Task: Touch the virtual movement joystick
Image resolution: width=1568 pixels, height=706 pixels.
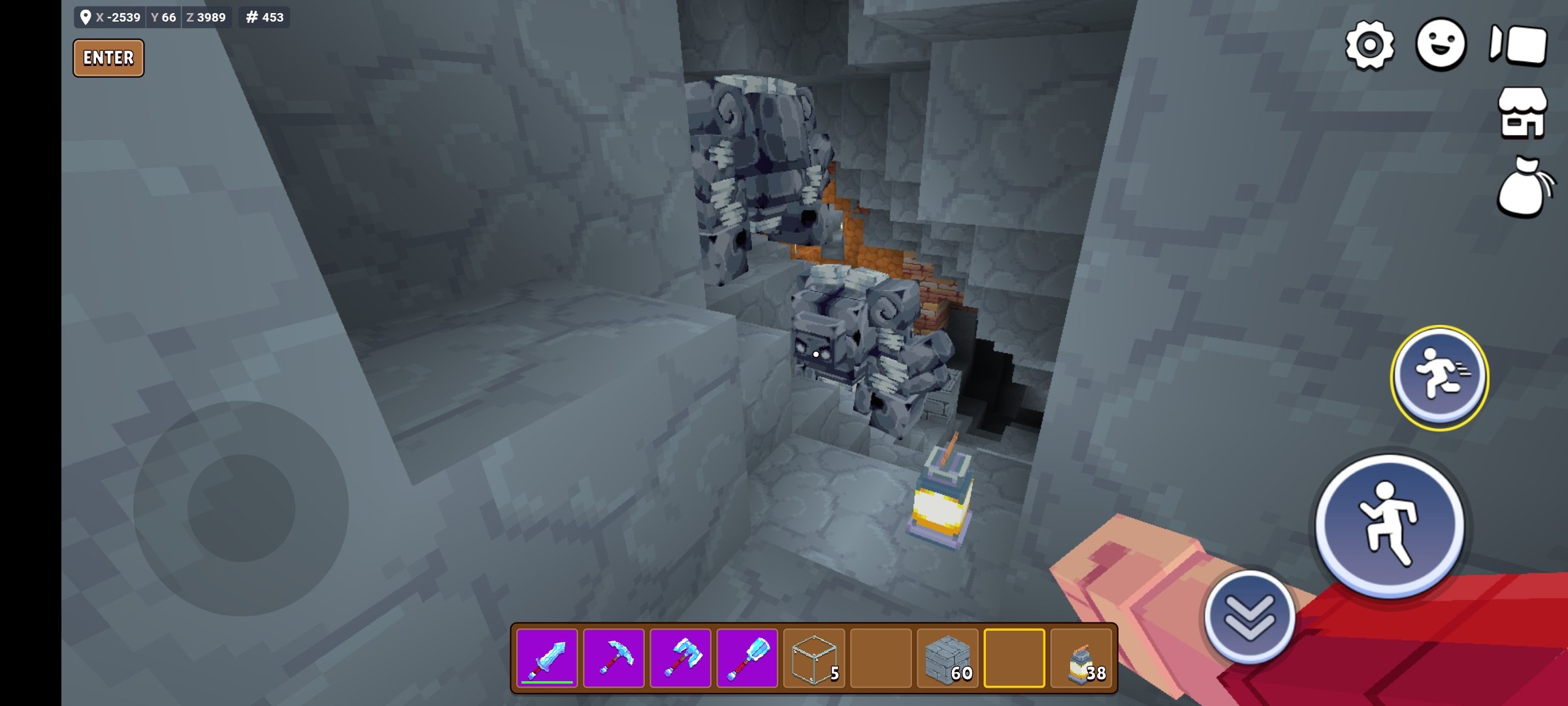Action: click(241, 508)
